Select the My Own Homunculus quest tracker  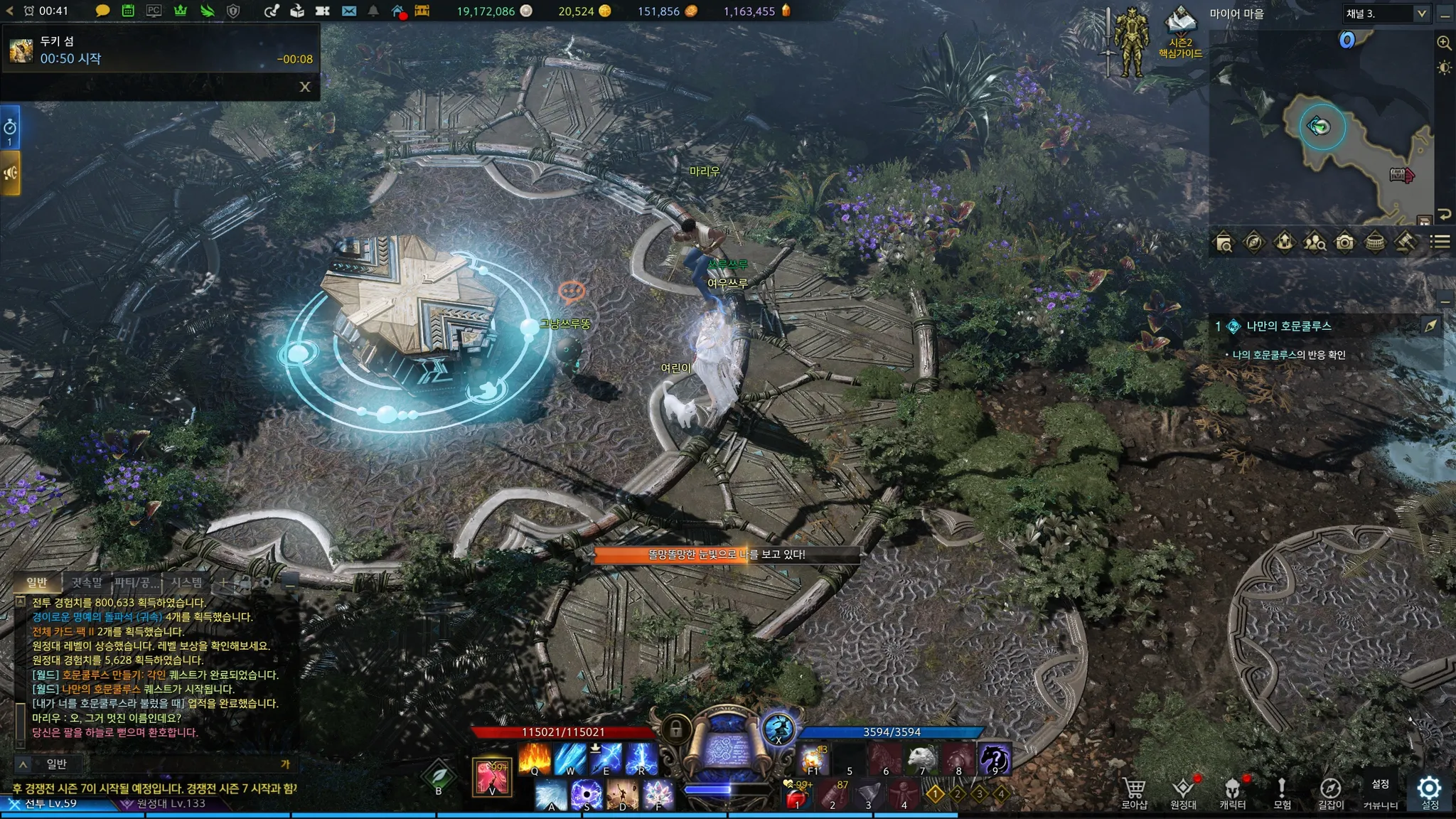[1288, 326]
